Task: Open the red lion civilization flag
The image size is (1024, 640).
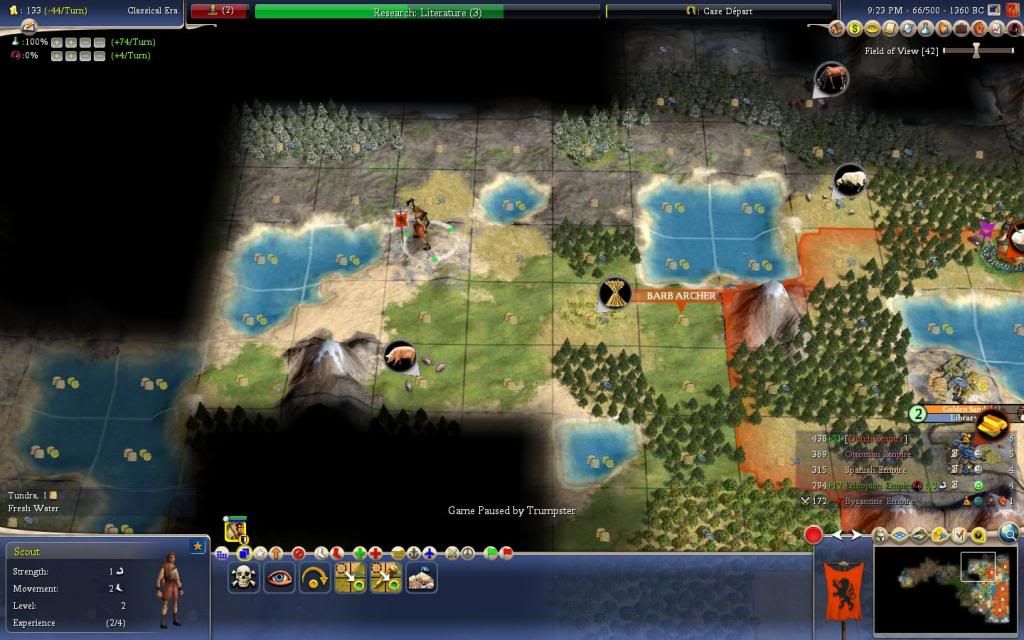Action: coord(842,591)
